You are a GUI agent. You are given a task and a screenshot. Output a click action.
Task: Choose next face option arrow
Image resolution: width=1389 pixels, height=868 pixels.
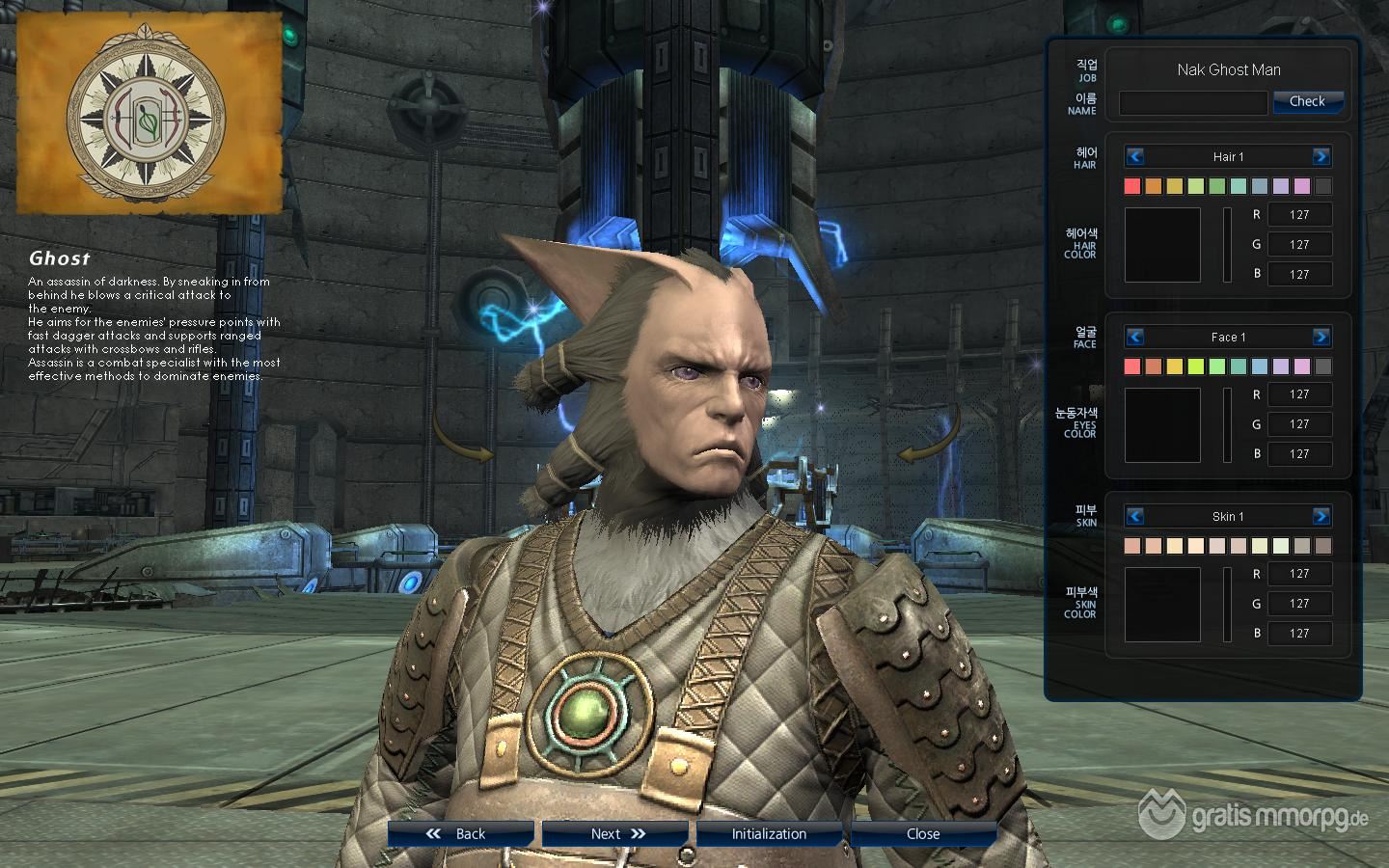(x=1321, y=337)
